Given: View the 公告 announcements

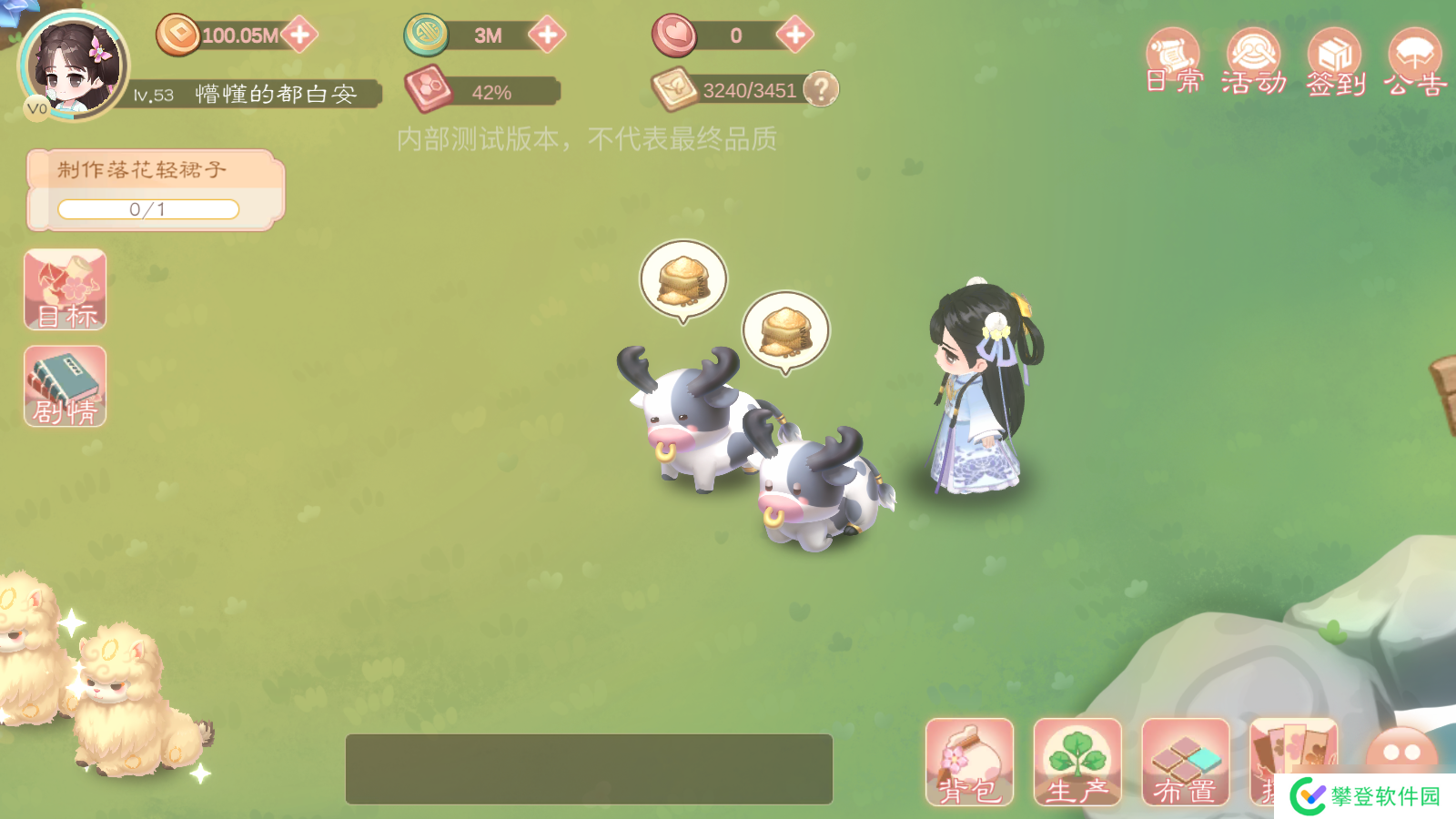Looking at the screenshot, I should pos(1415,62).
